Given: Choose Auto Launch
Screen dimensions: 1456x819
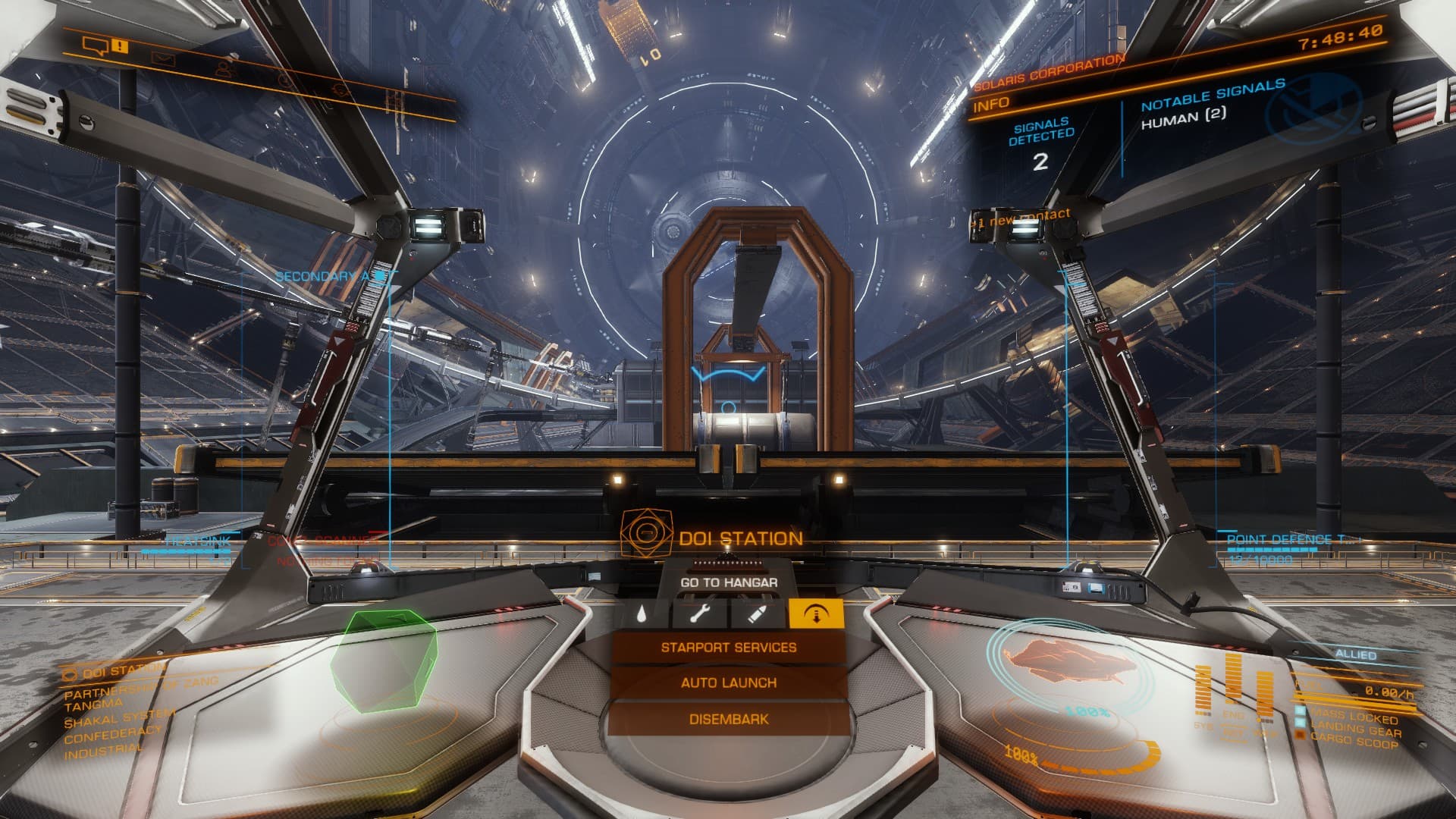Looking at the screenshot, I should coord(728,682).
